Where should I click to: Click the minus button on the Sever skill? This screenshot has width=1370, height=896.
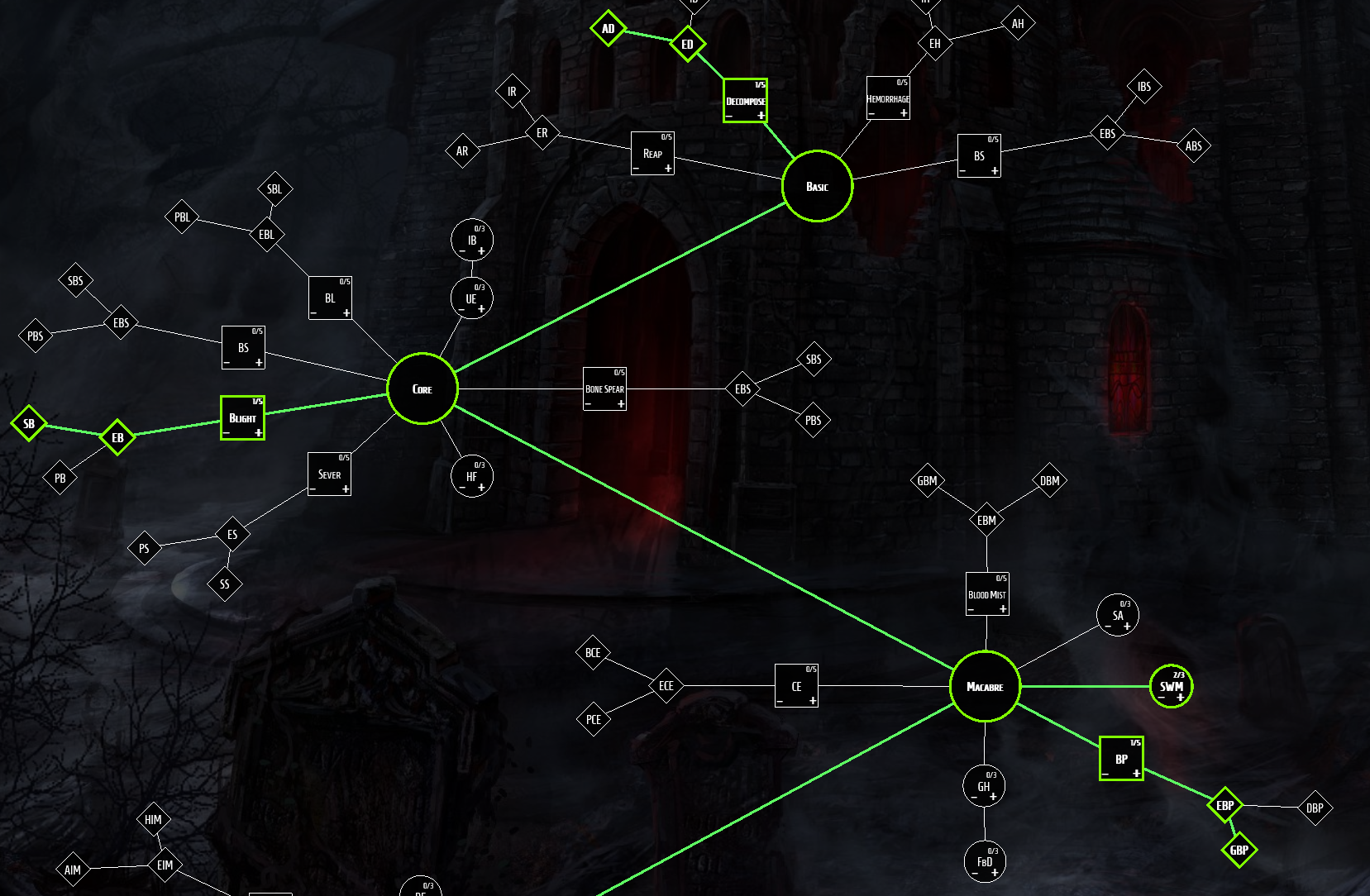click(313, 489)
